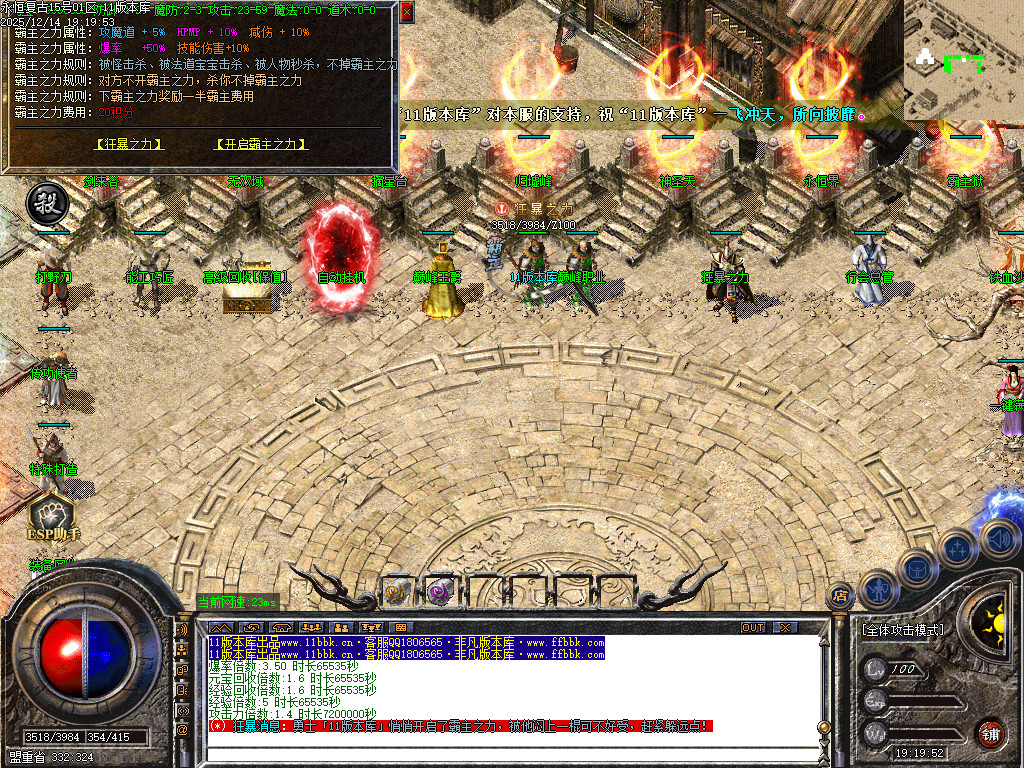This screenshot has height=768, width=1024.
Task: Close the 霸主之力 info panel
Action: click(x=406, y=12)
